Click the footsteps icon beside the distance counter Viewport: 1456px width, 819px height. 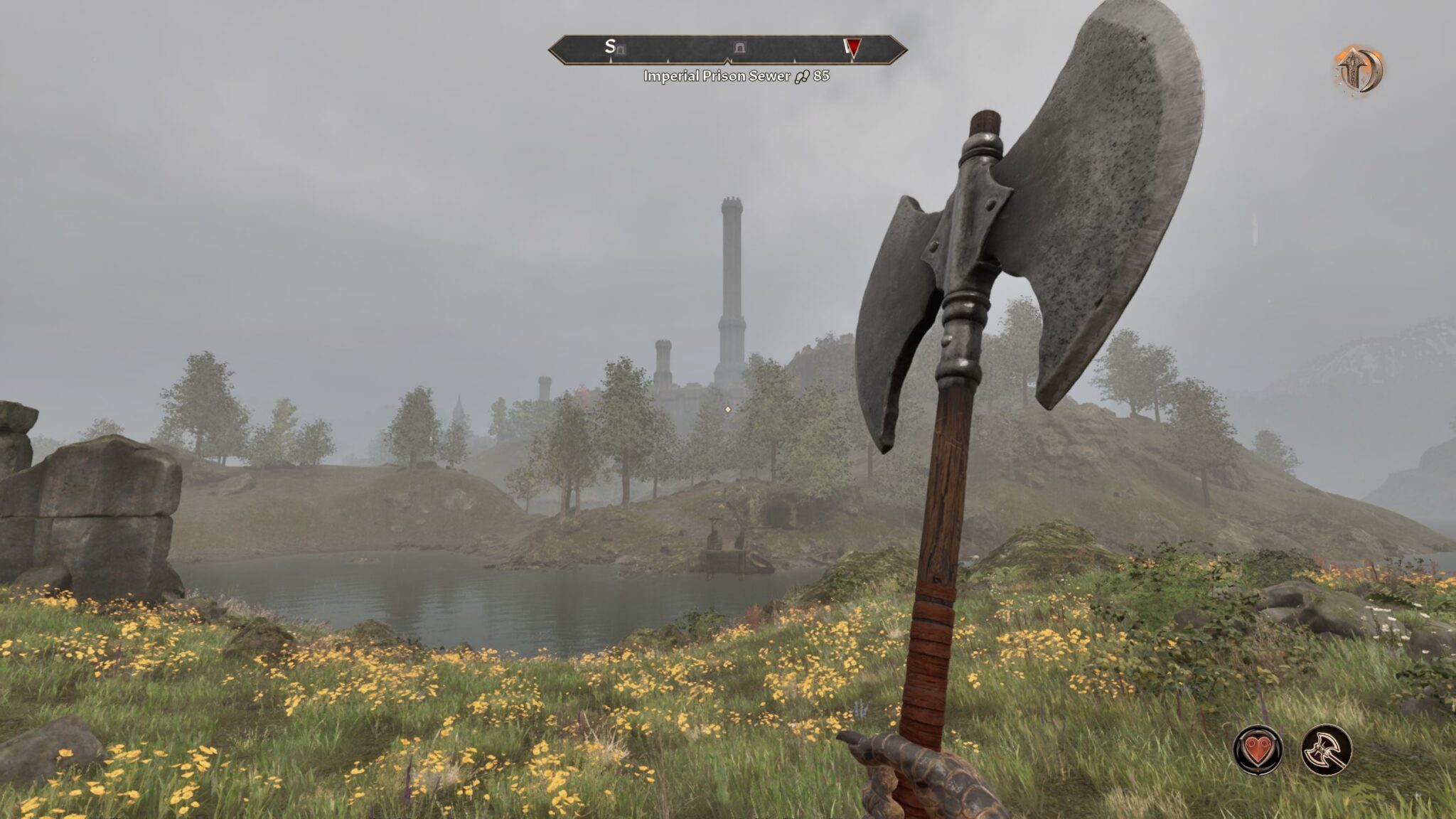click(802, 75)
